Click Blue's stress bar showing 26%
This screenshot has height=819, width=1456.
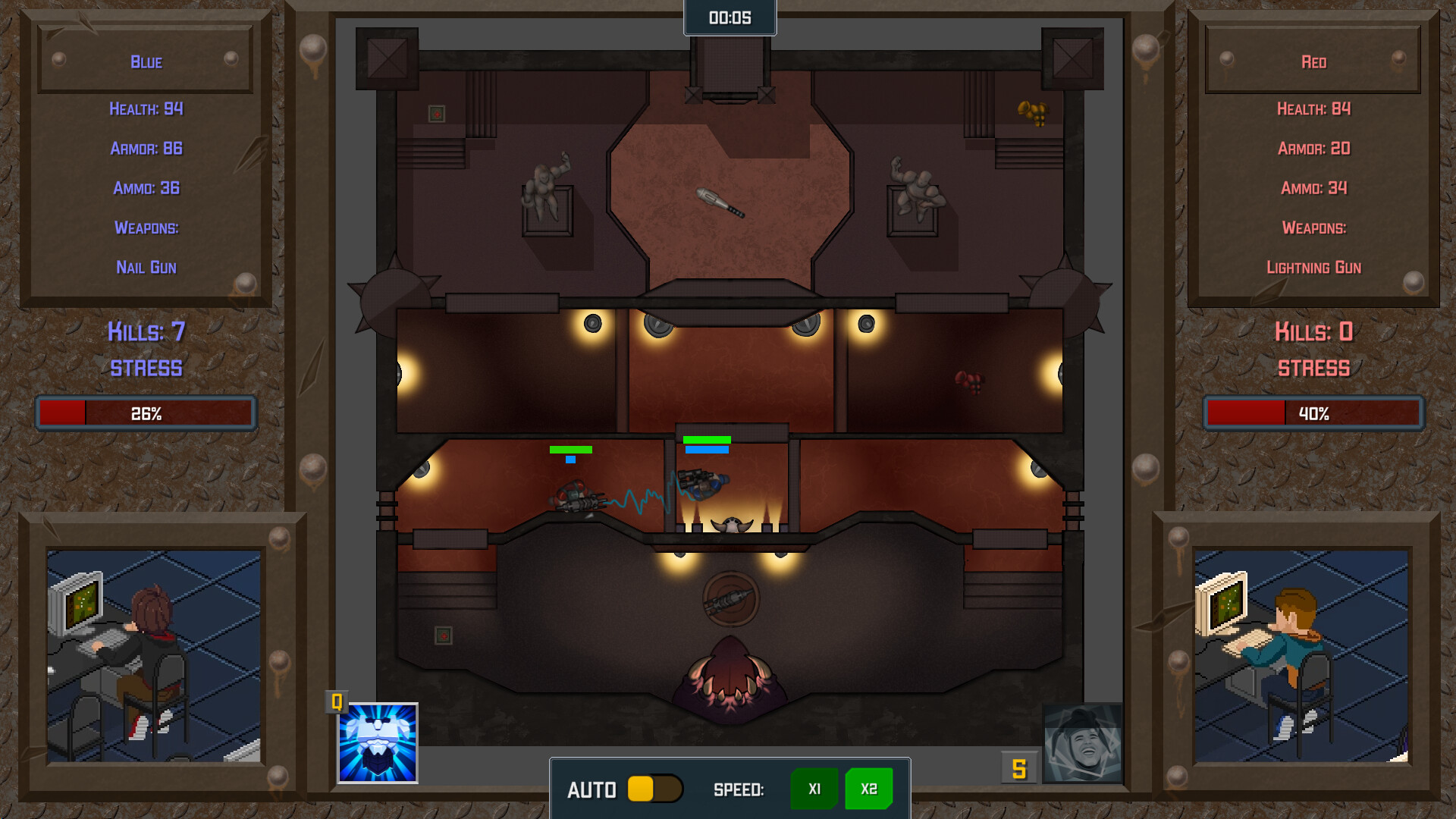pyautogui.click(x=146, y=413)
